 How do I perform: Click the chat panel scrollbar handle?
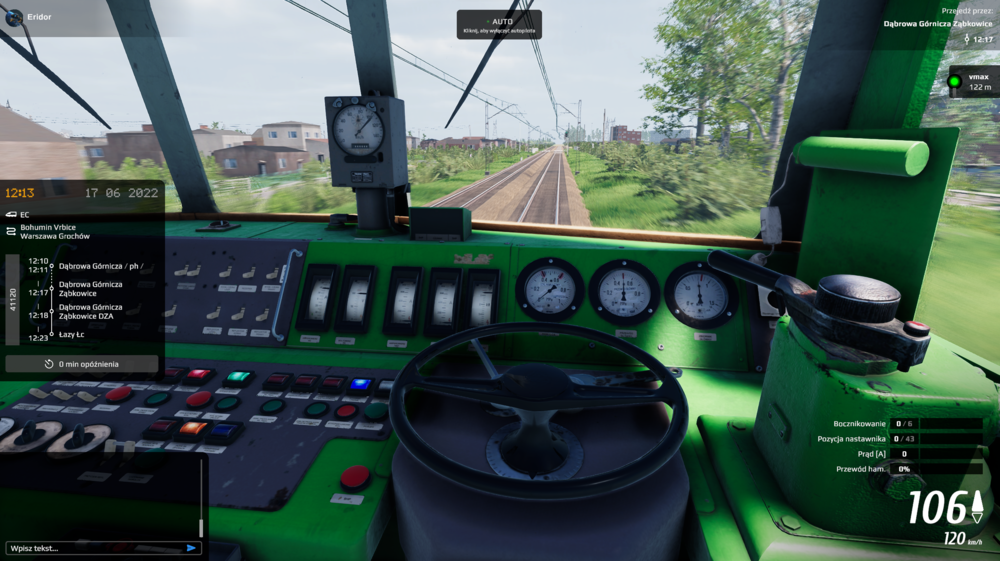pyautogui.click(x=201, y=526)
